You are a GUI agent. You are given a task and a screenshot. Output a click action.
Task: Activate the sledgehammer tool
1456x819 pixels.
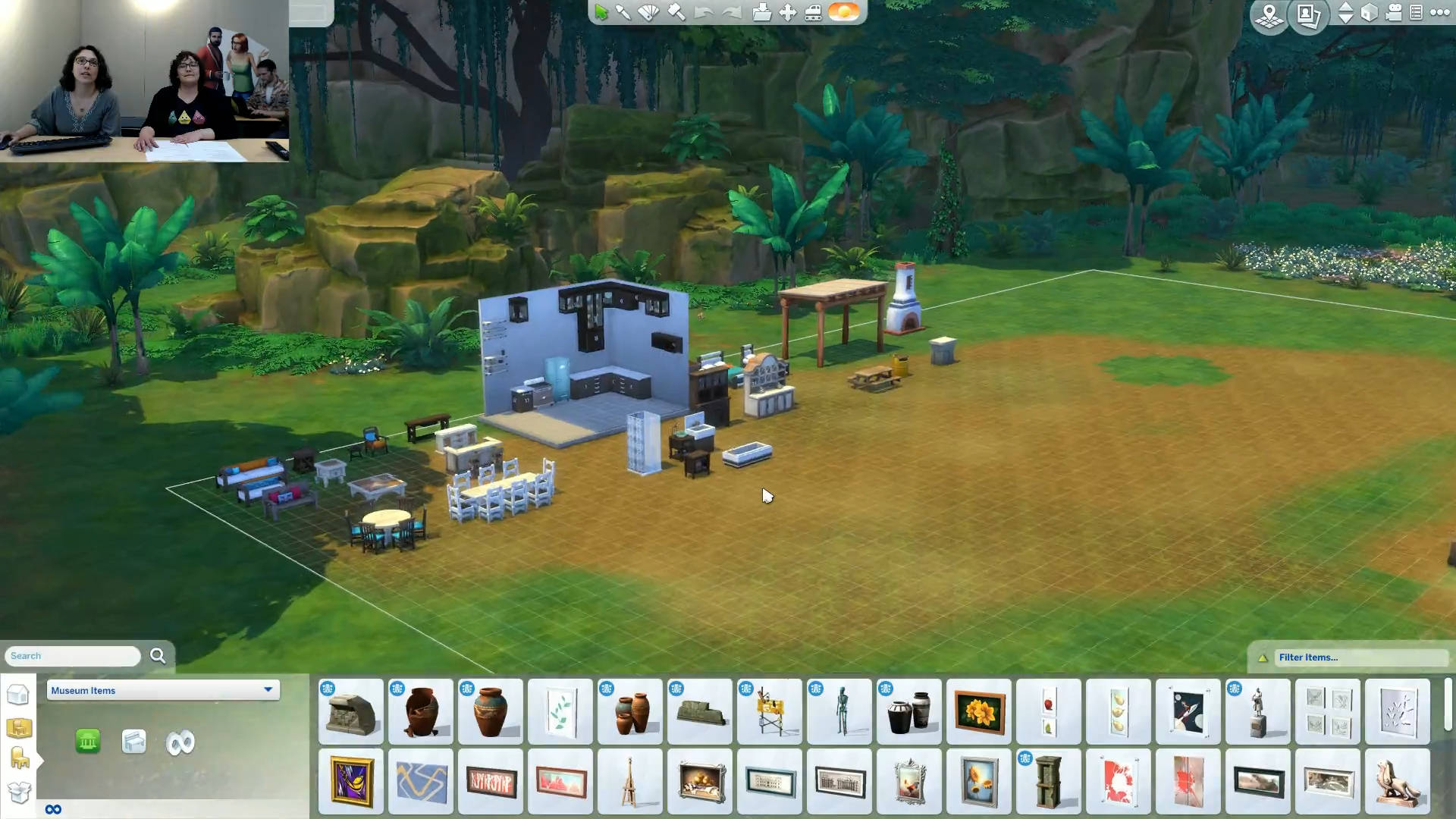pyautogui.click(x=676, y=12)
